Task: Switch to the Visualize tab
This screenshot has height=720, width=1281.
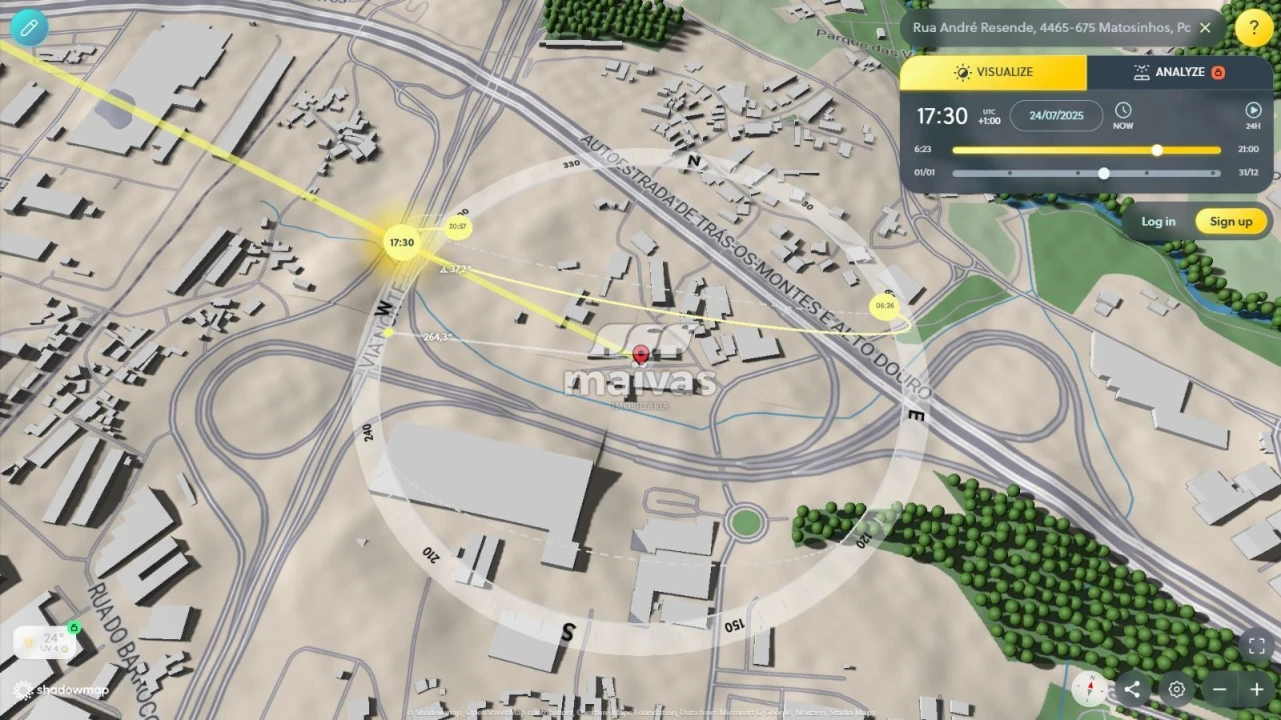Action: (993, 73)
